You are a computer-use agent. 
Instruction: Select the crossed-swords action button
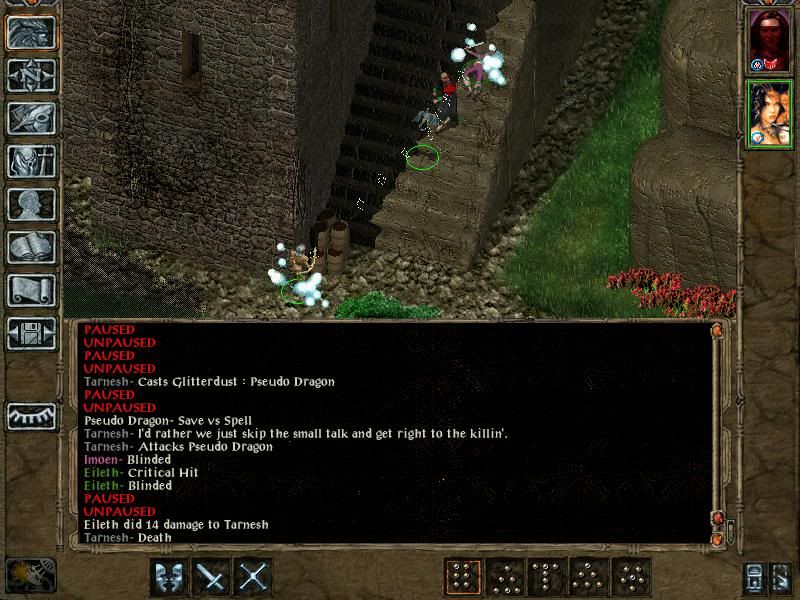(x=255, y=577)
